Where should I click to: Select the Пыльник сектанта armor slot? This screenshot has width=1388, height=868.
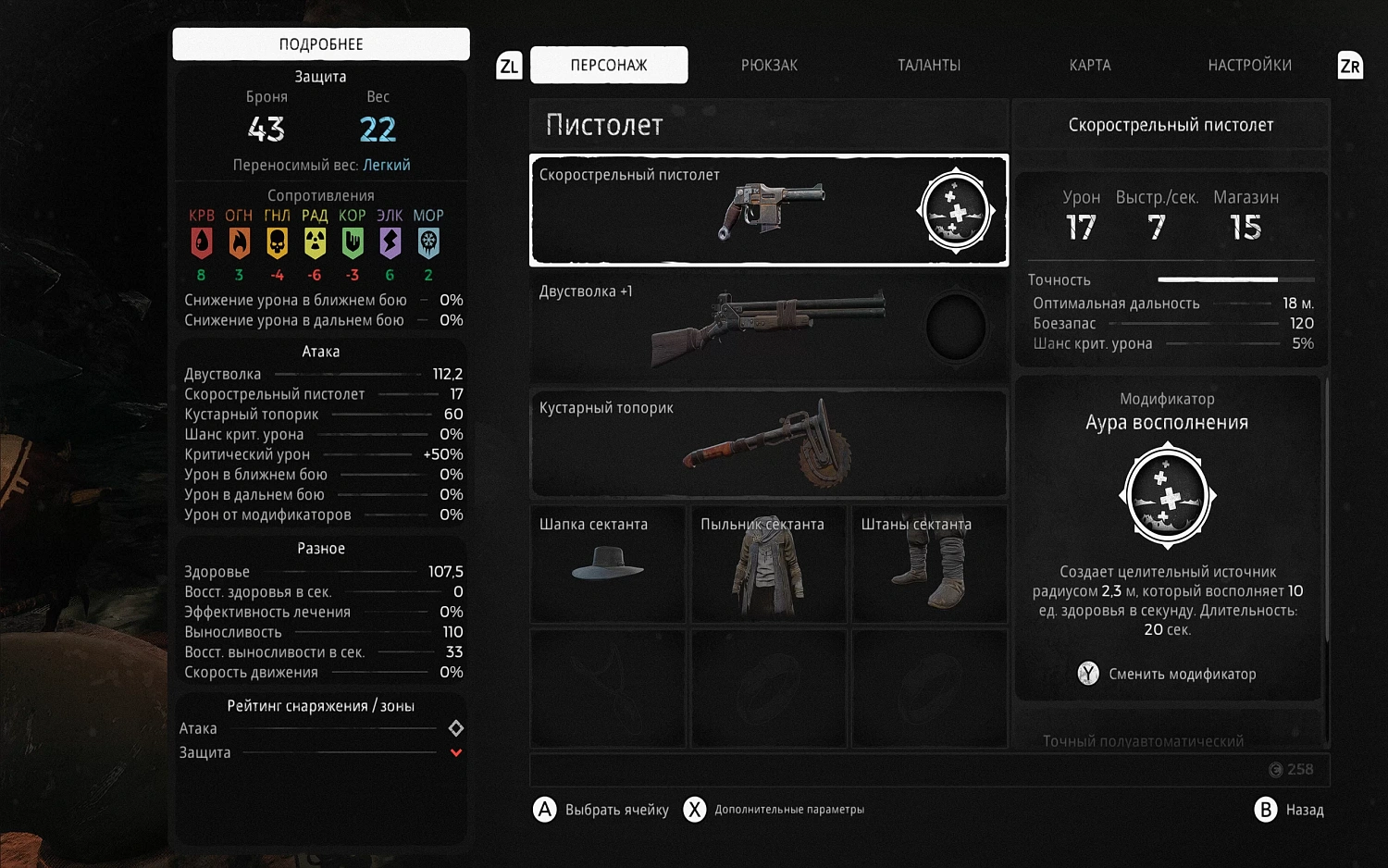coord(768,564)
